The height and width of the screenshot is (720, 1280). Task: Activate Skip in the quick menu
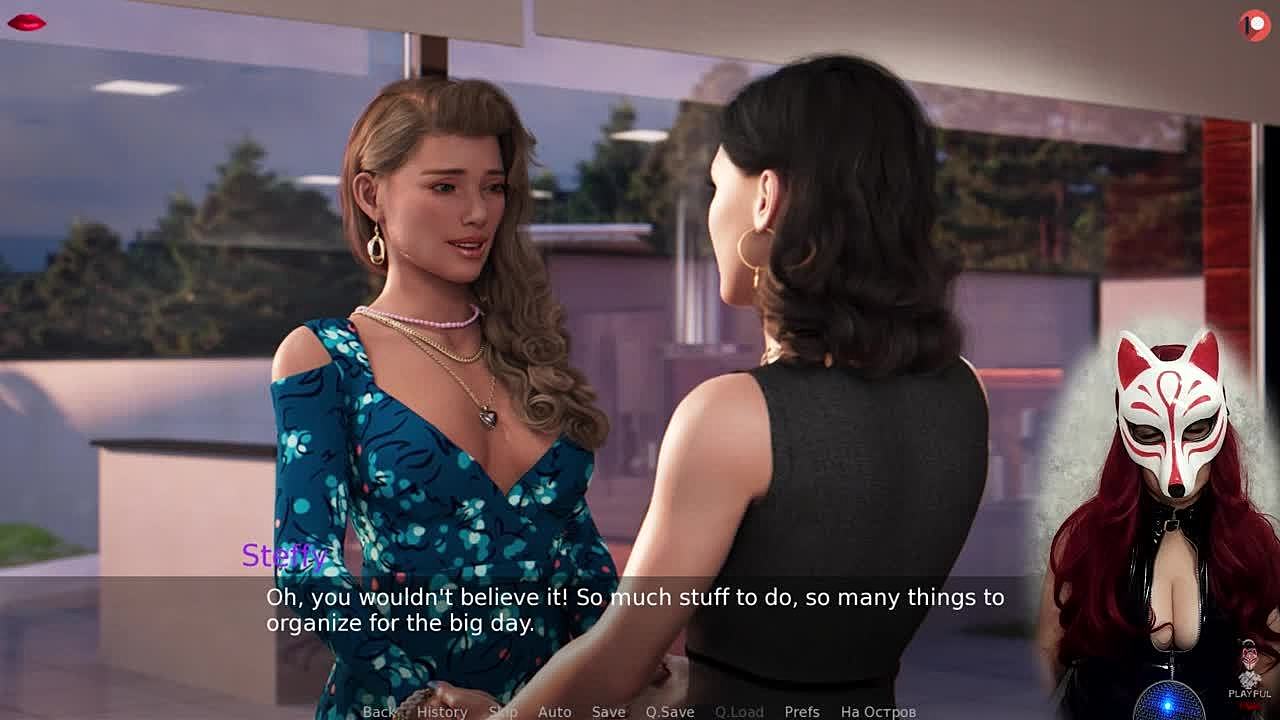(x=503, y=711)
